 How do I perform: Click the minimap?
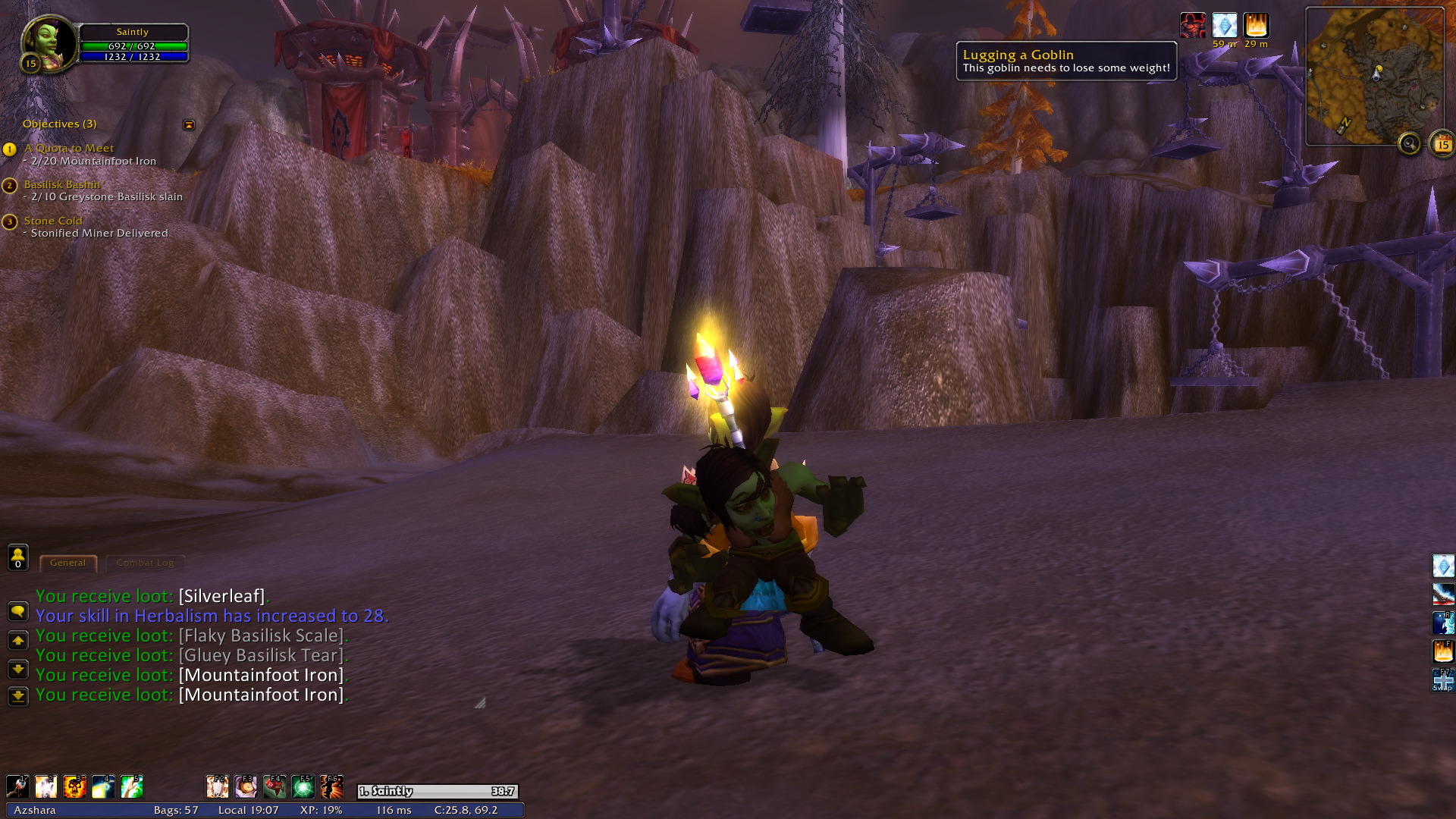tap(1373, 76)
